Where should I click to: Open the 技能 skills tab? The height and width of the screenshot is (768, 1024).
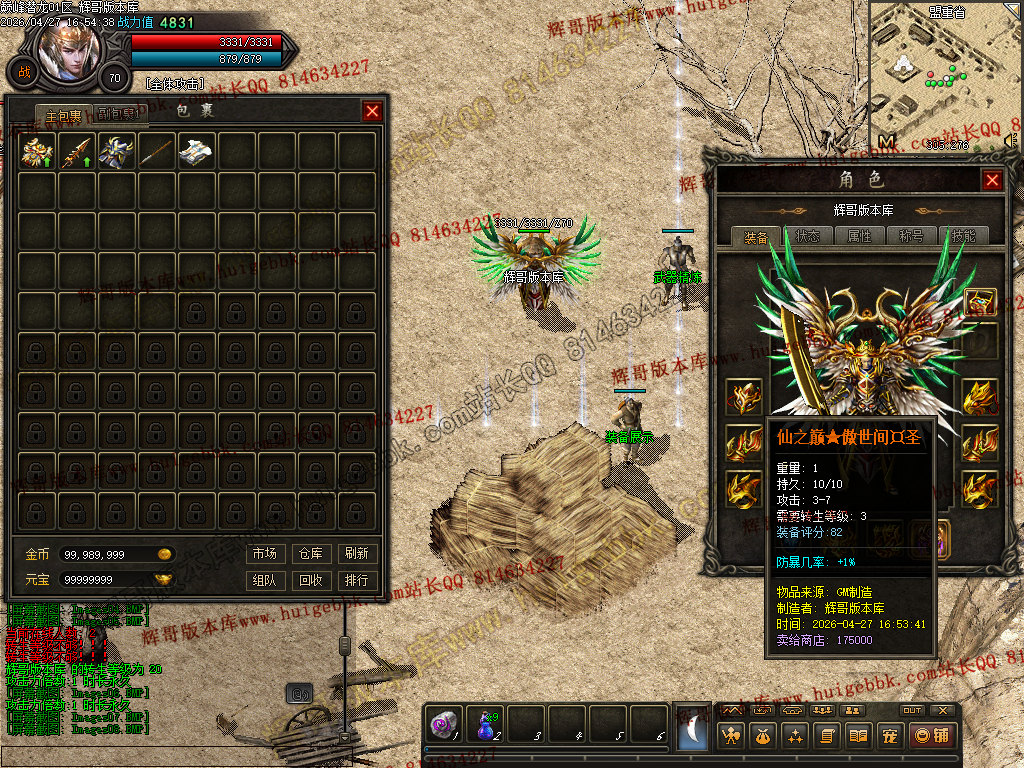pos(963,236)
